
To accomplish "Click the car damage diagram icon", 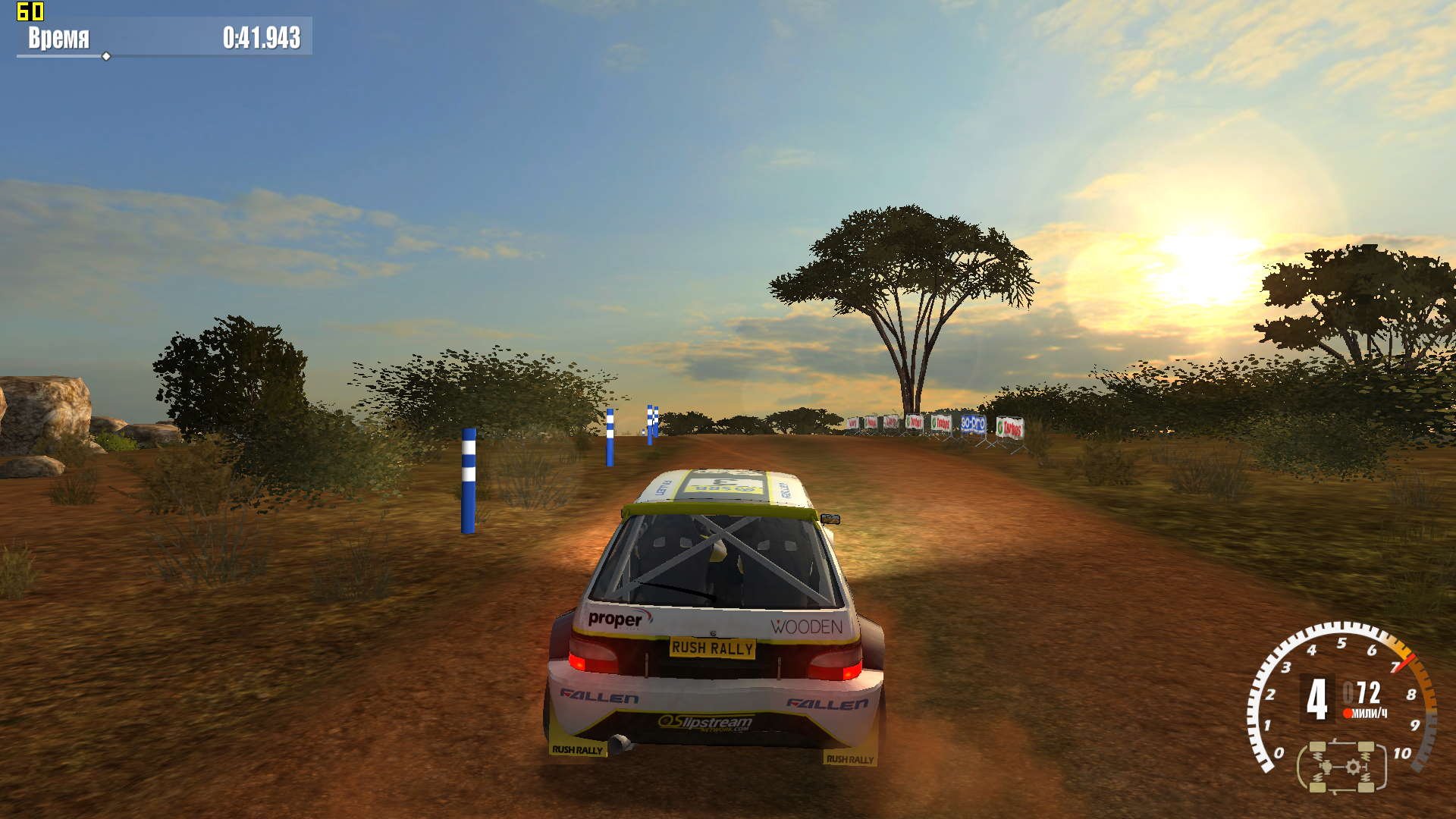I will pyautogui.click(x=1341, y=767).
